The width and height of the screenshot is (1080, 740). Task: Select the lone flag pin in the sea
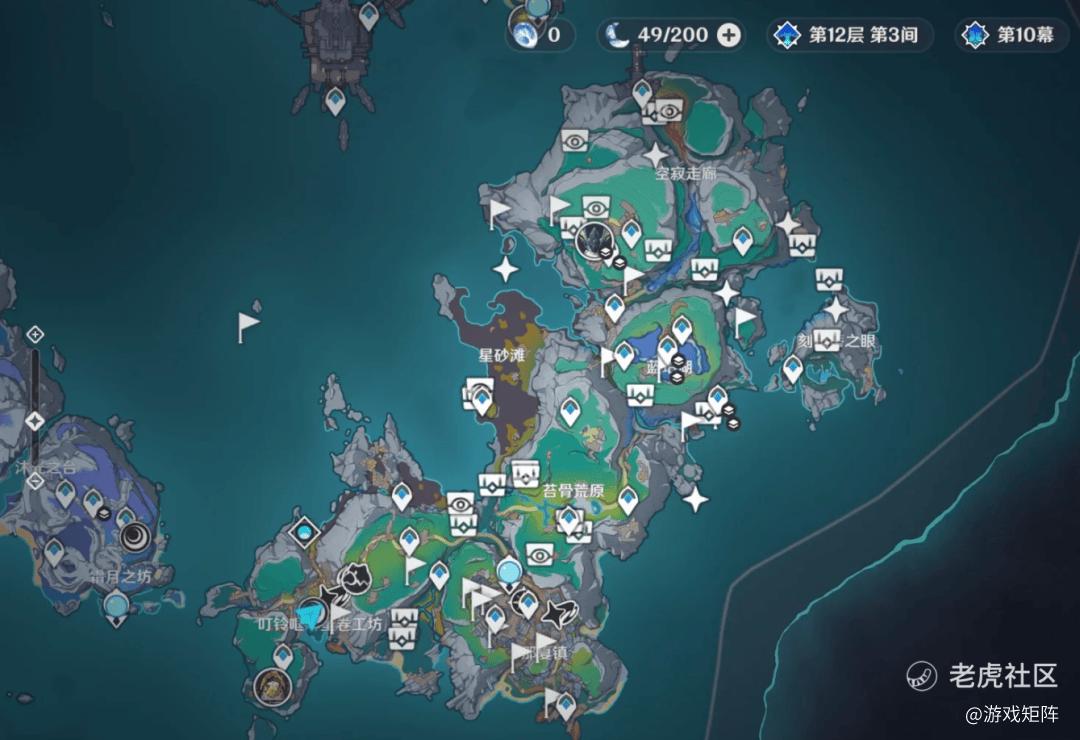click(247, 325)
